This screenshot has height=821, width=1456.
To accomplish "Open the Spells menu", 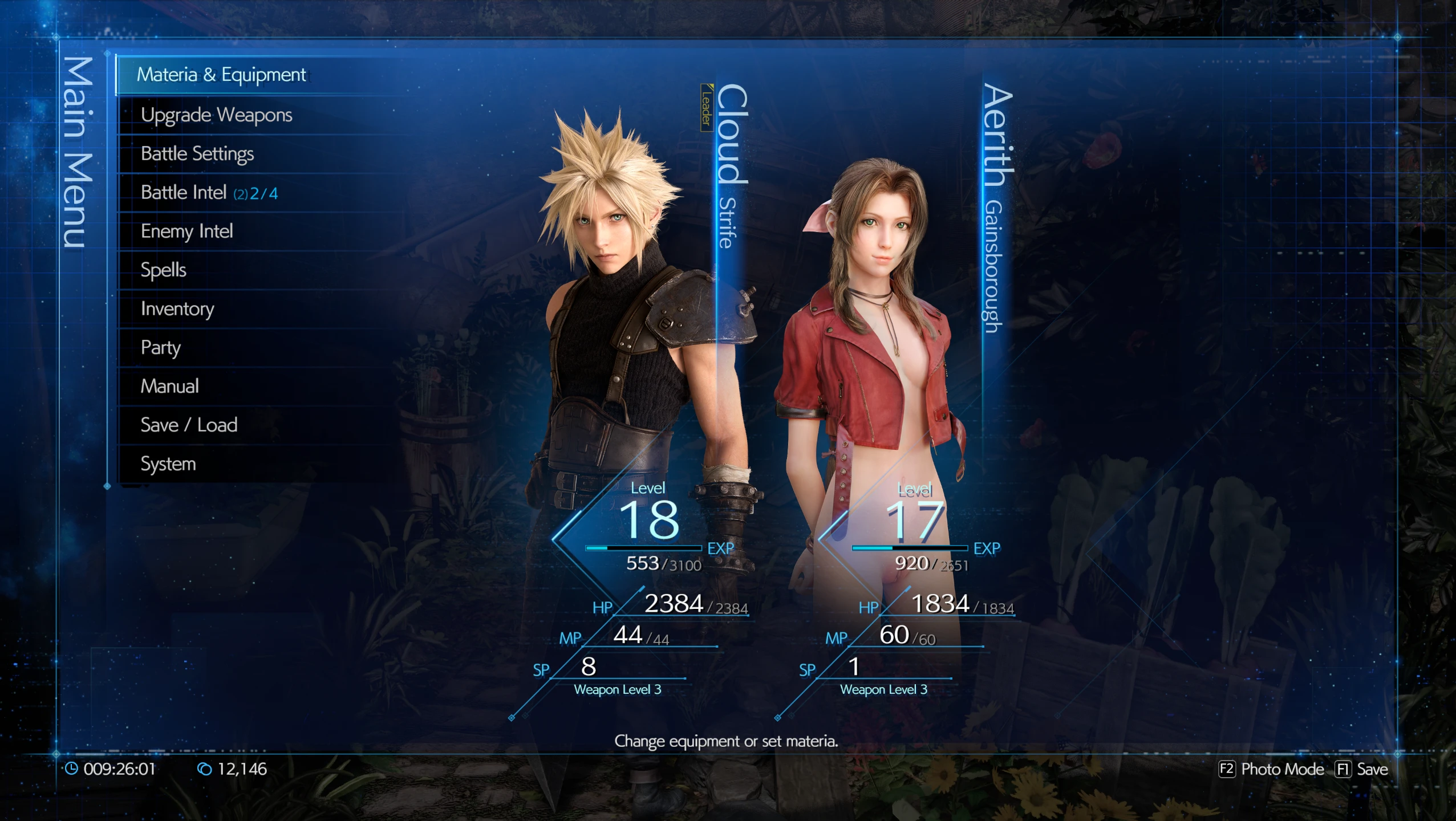I will click(x=163, y=270).
